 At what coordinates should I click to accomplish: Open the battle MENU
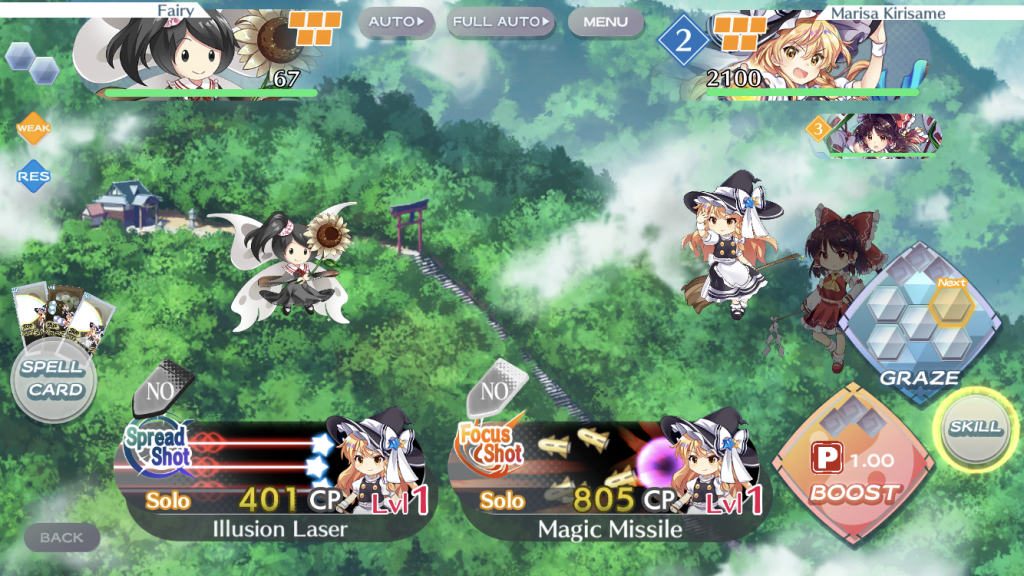click(x=605, y=21)
